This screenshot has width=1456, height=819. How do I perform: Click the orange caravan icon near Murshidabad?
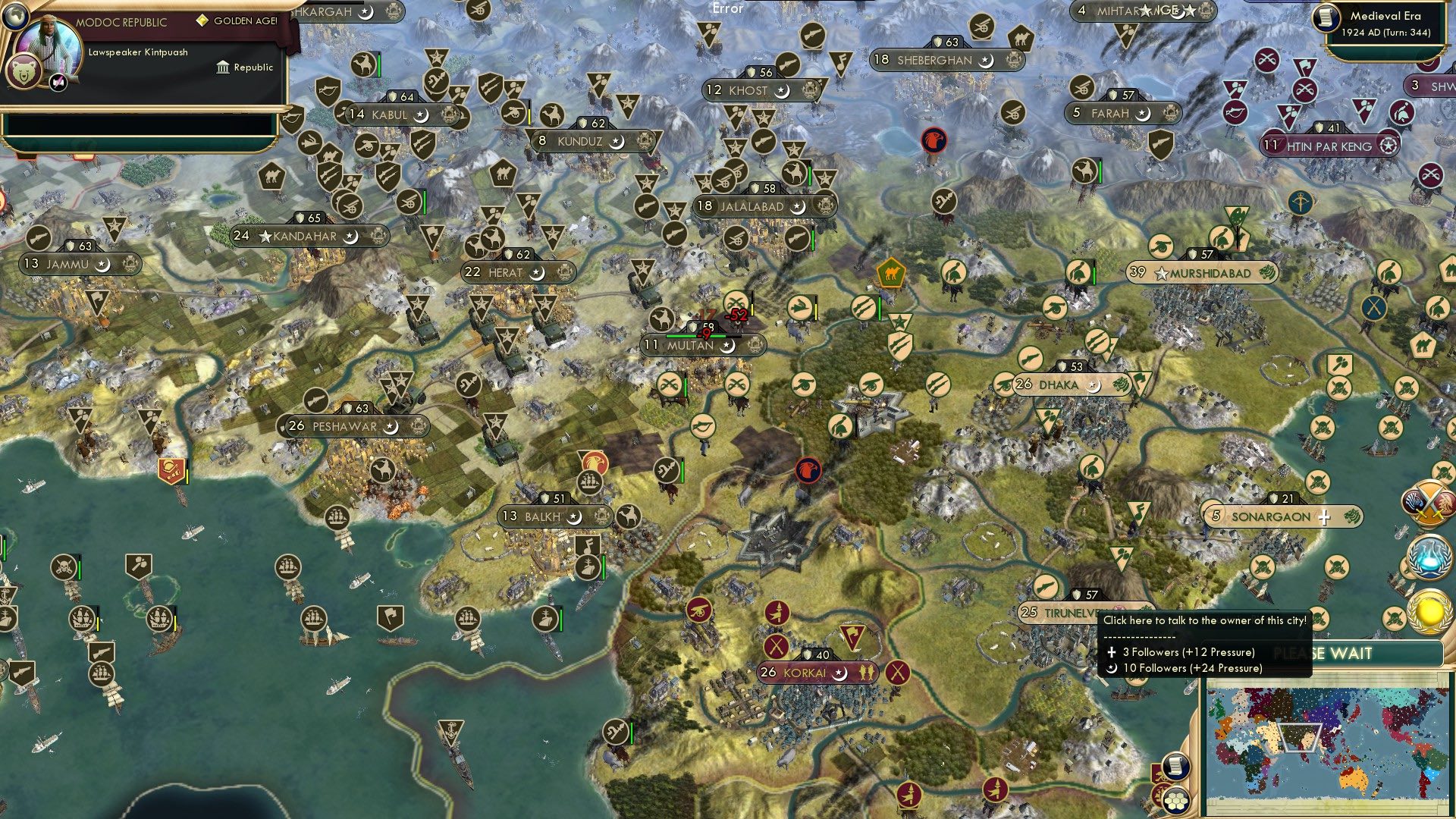(890, 279)
